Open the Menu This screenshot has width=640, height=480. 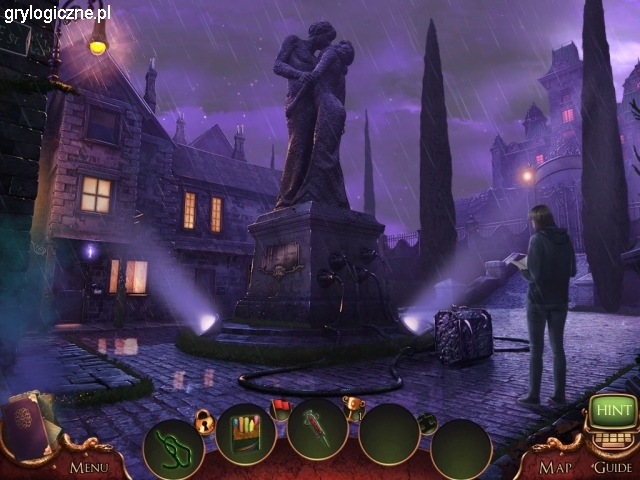(x=89, y=466)
